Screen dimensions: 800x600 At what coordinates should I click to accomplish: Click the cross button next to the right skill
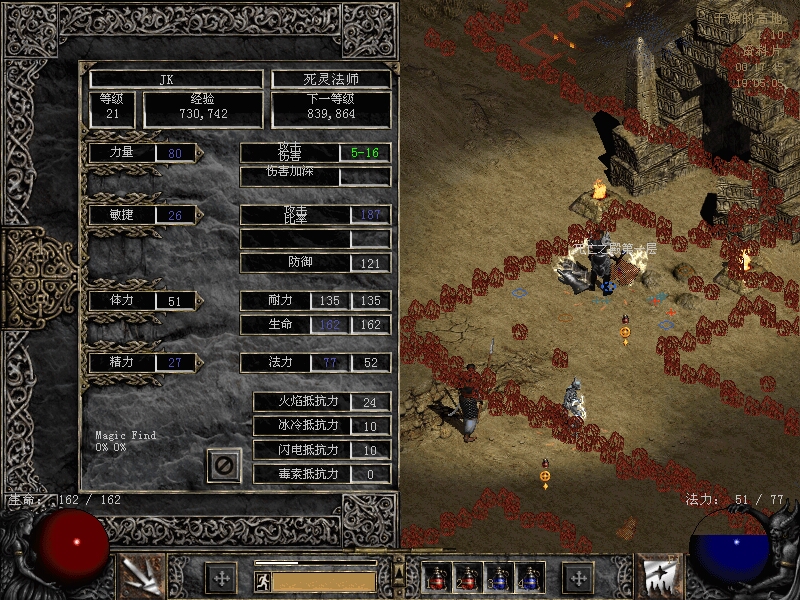[579, 578]
